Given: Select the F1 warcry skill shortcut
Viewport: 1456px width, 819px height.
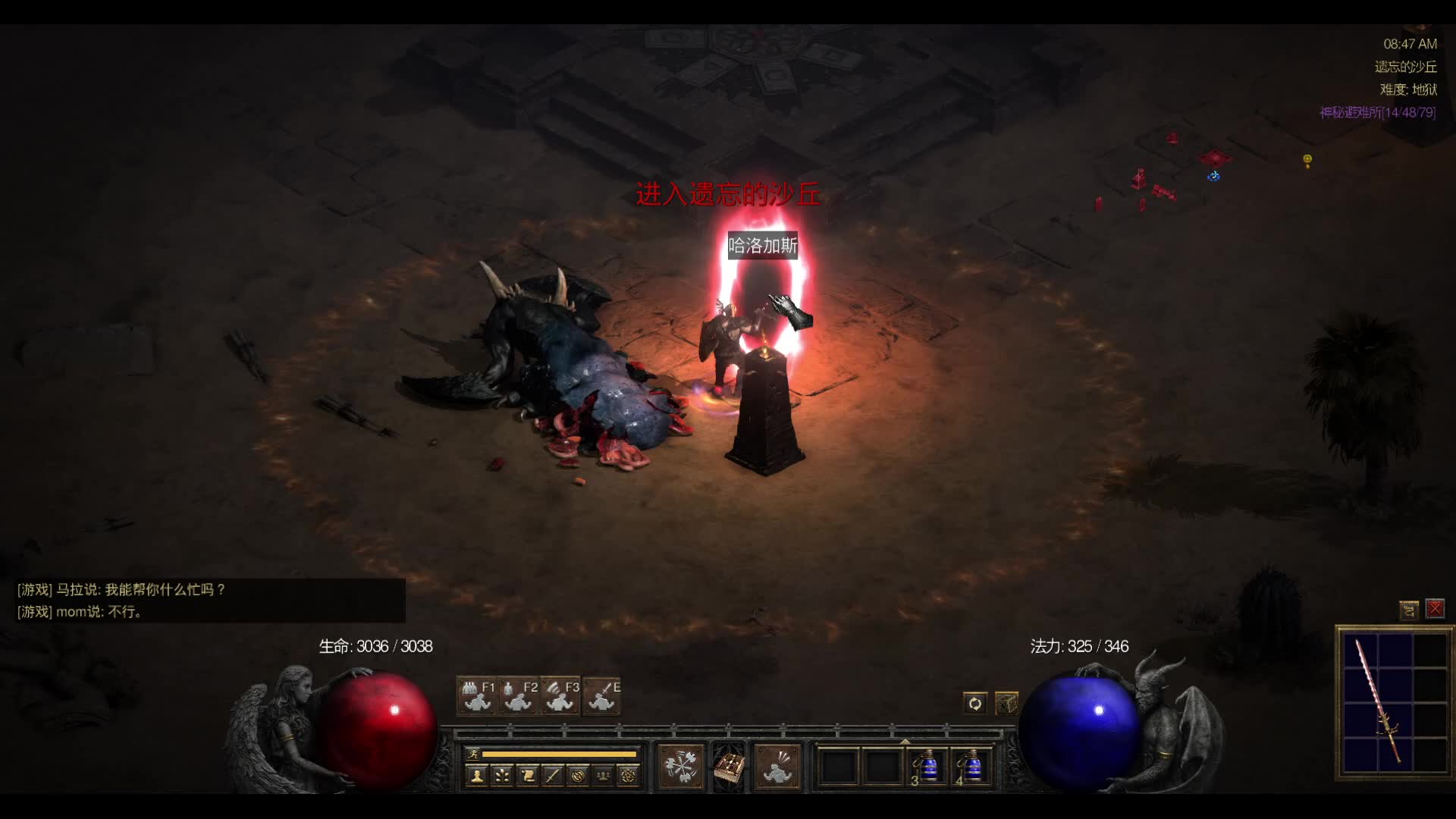Looking at the screenshot, I should coord(477,696).
